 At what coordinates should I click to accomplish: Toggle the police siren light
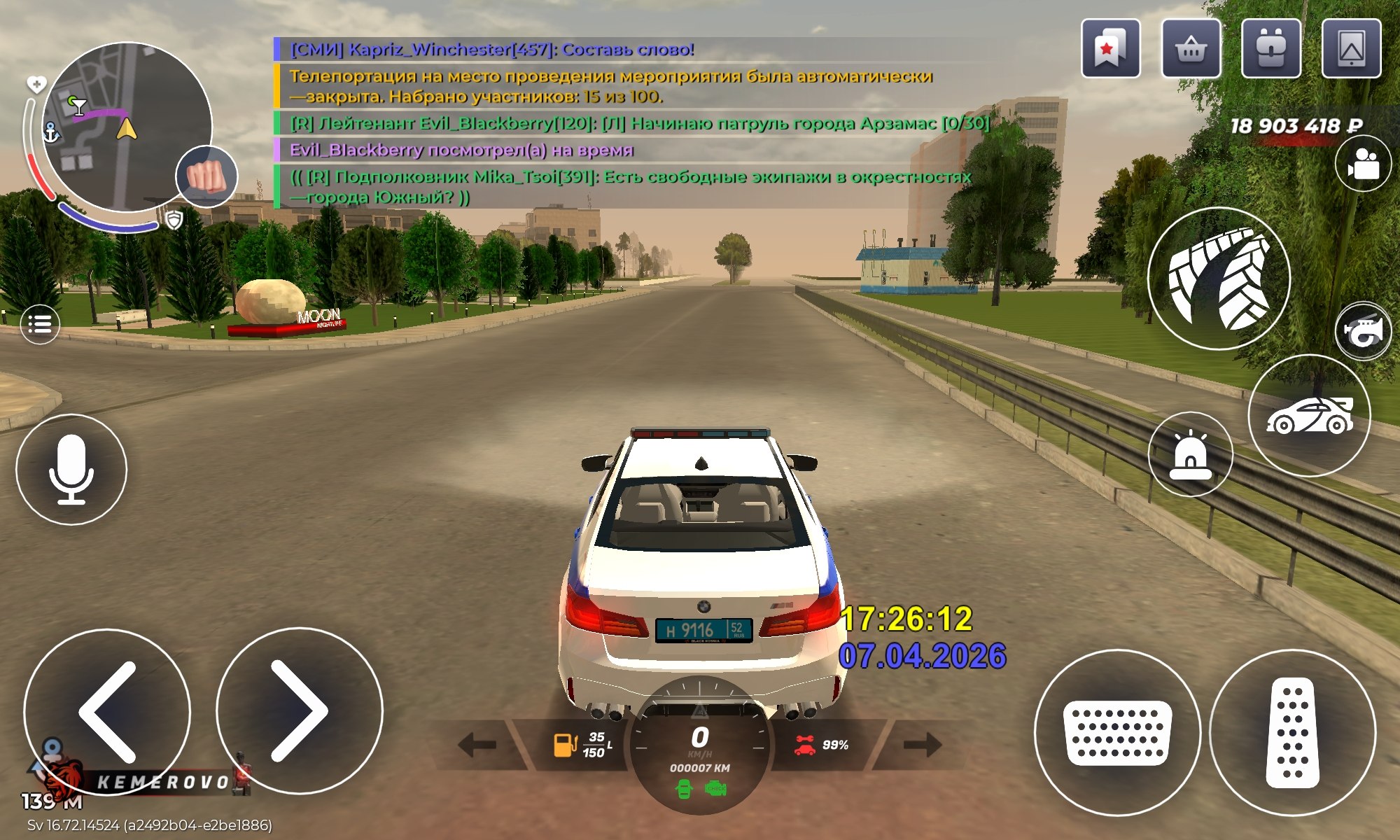1190,454
